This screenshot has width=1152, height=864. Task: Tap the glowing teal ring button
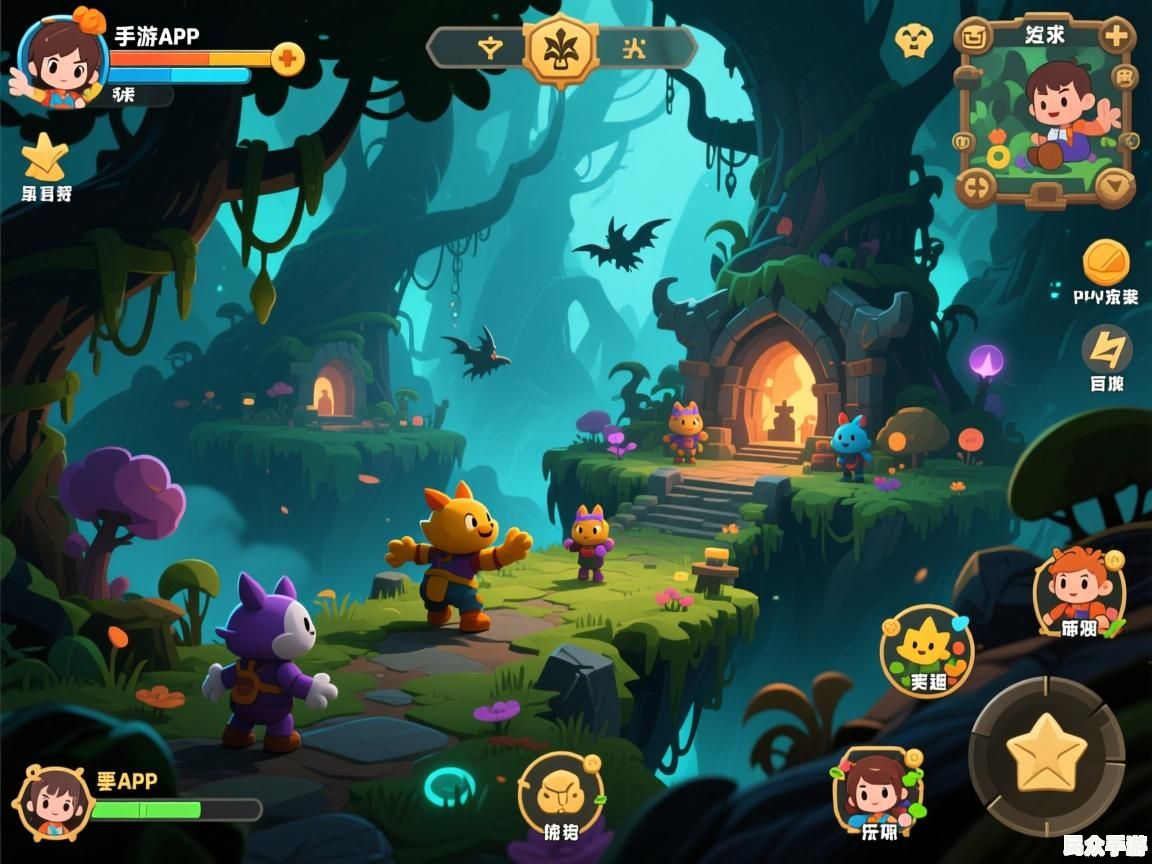click(x=450, y=787)
